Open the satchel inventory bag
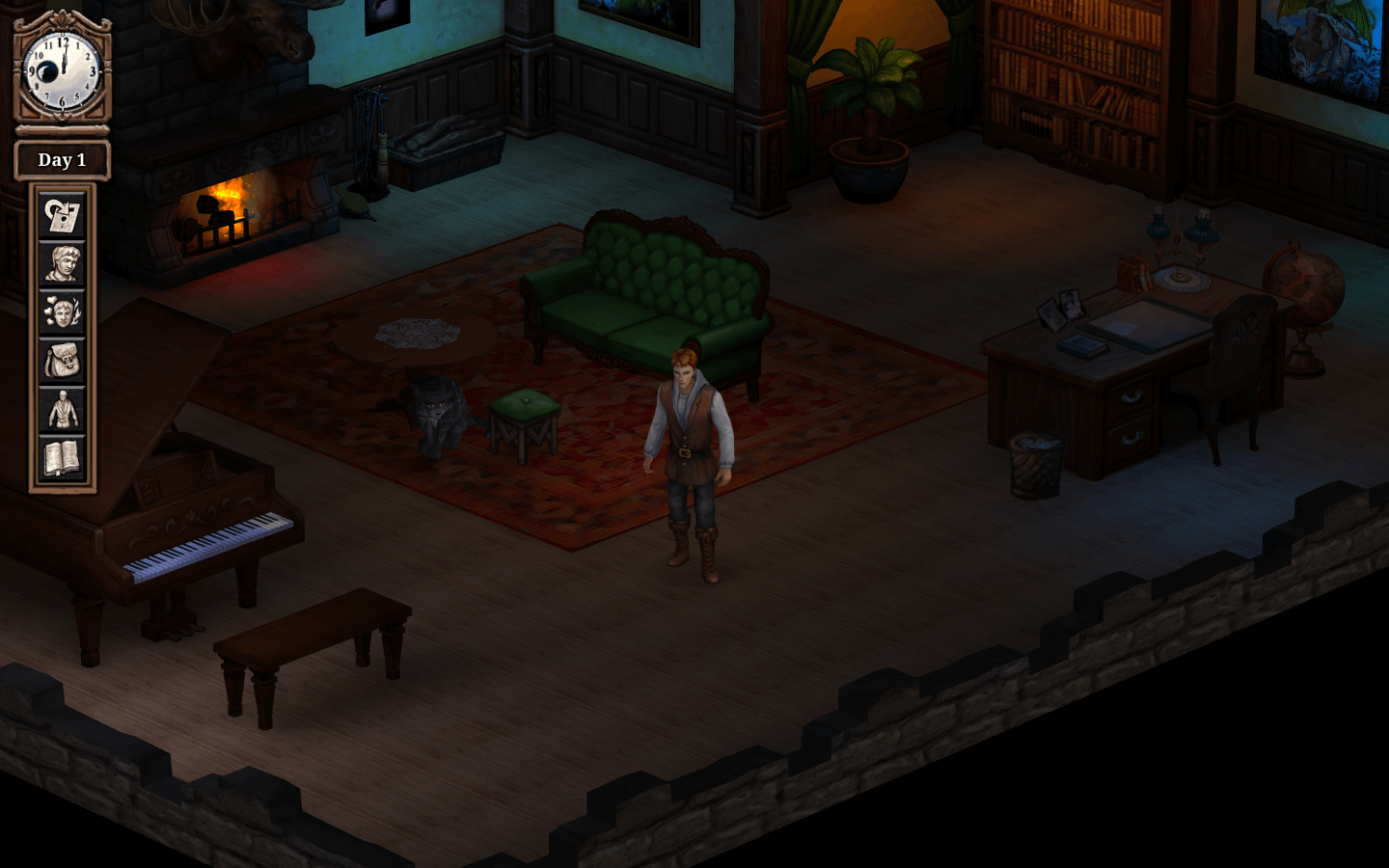Image resolution: width=1389 pixels, height=868 pixels. (x=62, y=362)
